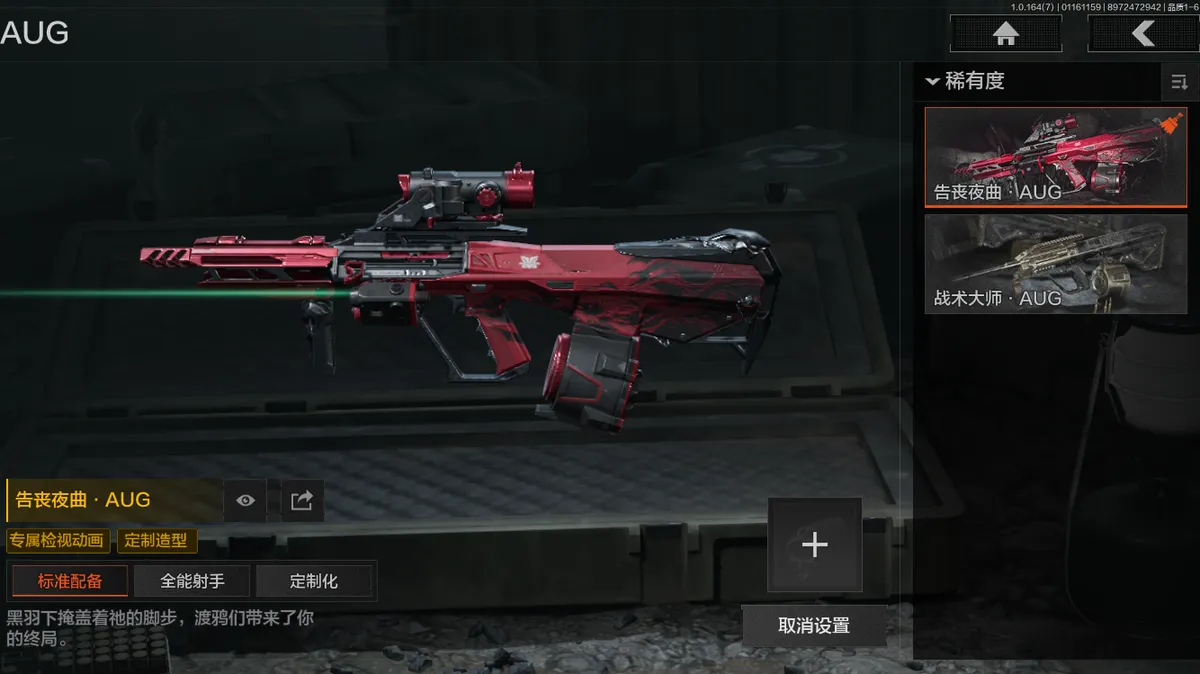Screen dimensions: 1200x674
Task: Go to the home screen
Action: click(1004, 33)
